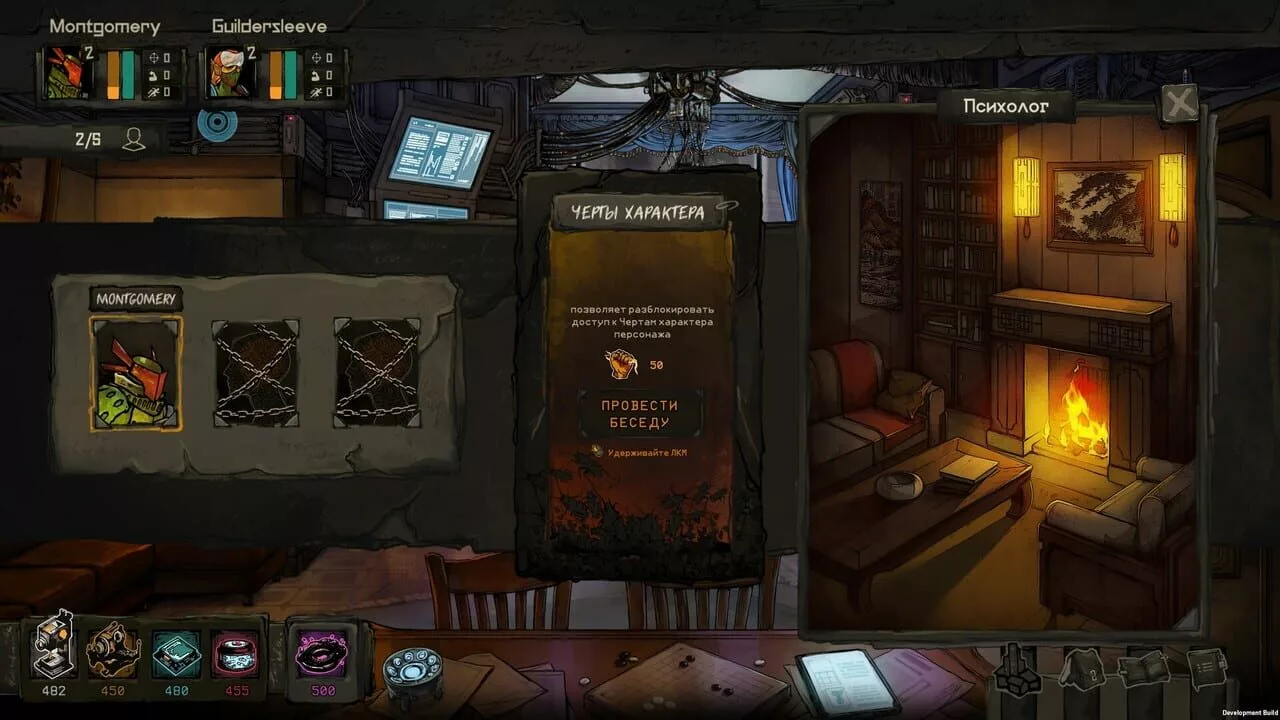
Task: Click the white microscope resource icon
Action: 55,648
